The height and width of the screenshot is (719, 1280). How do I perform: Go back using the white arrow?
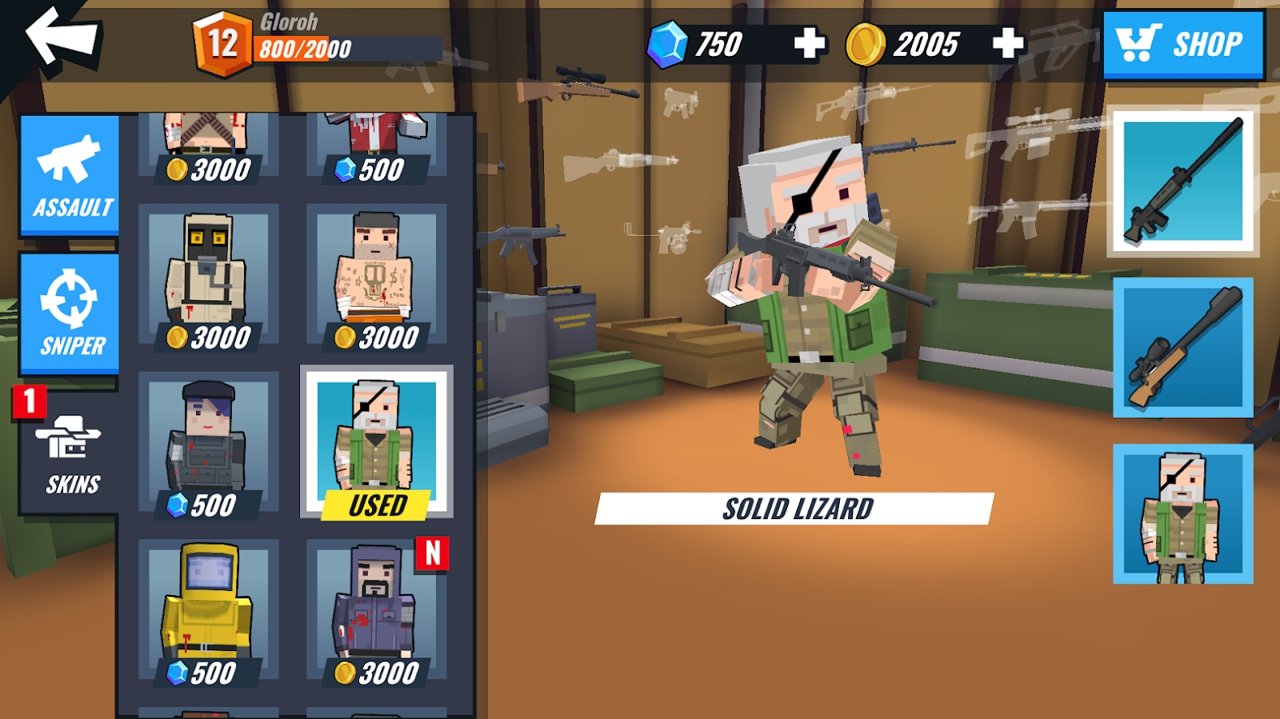pyautogui.click(x=60, y=37)
